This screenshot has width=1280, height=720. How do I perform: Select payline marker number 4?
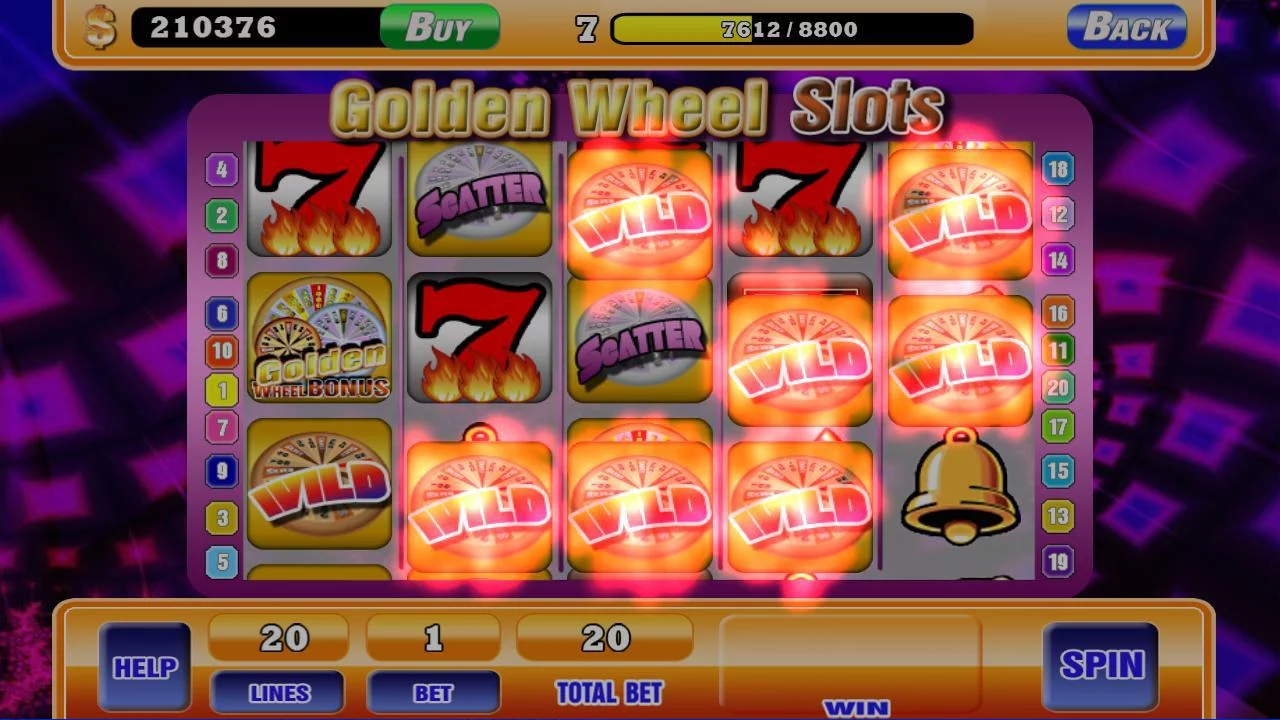click(x=222, y=169)
